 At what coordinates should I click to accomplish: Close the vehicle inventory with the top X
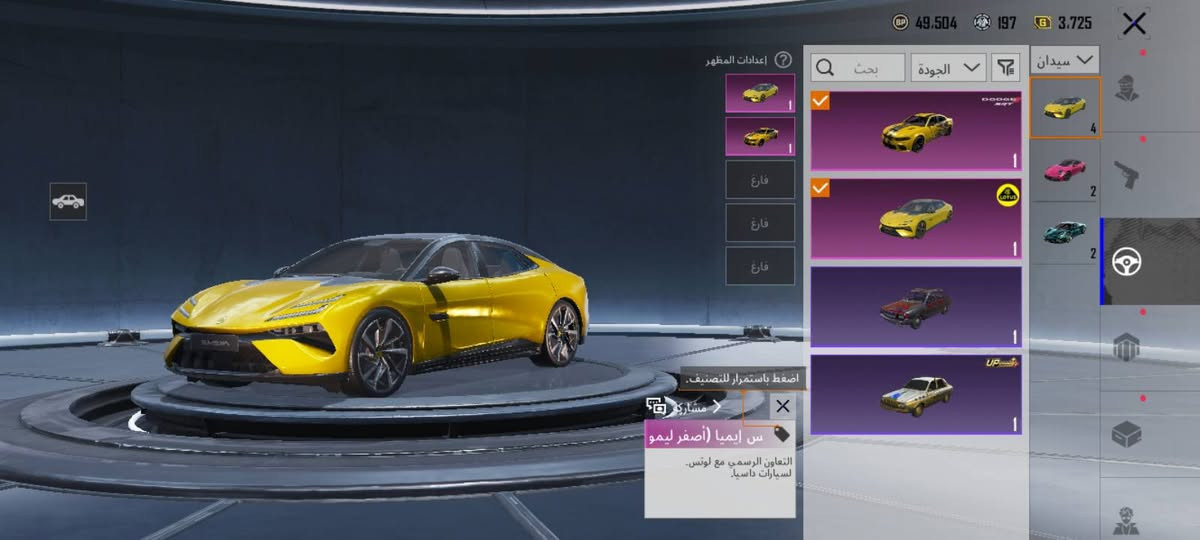(1133, 24)
